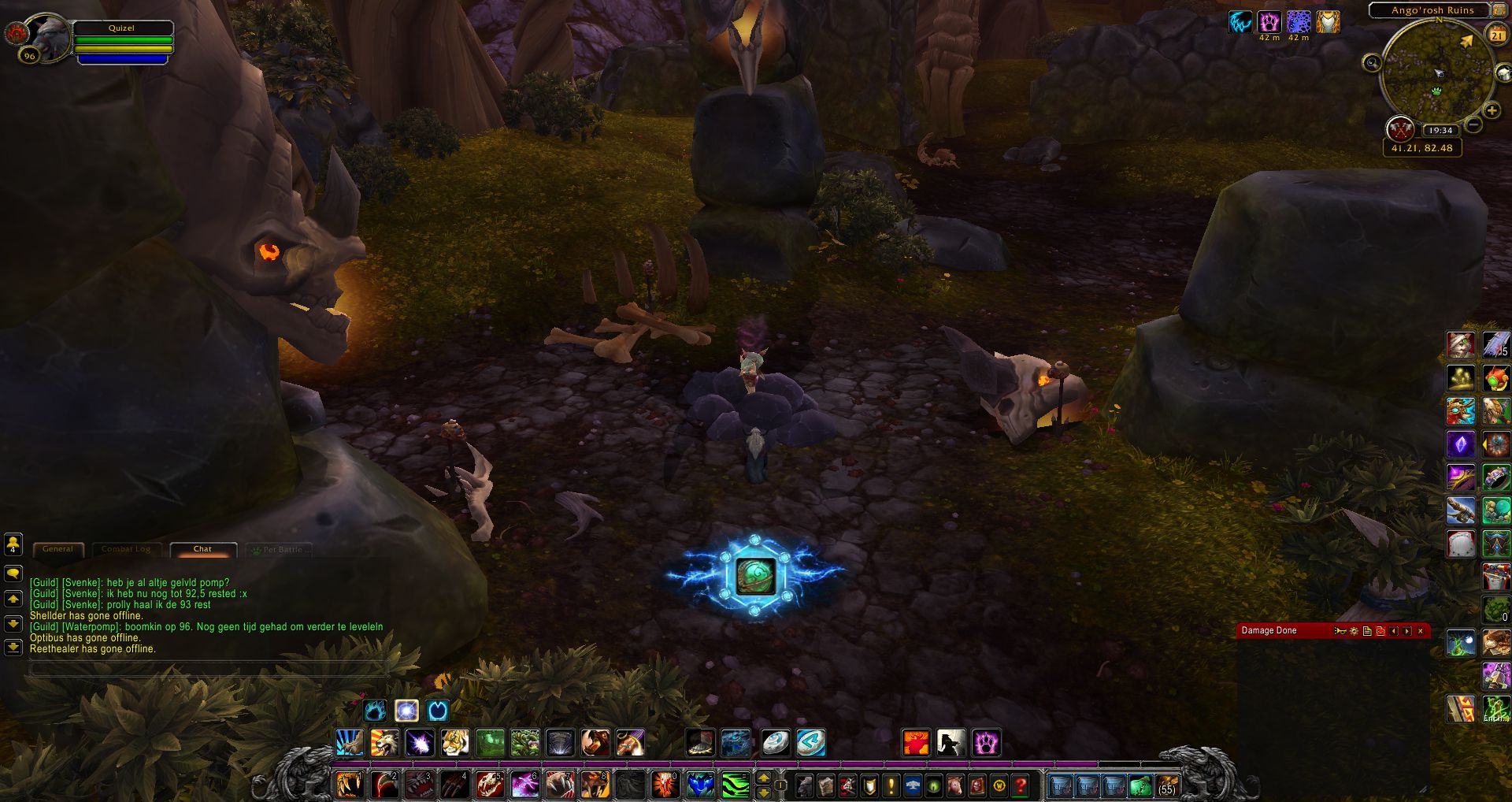This screenshot has width=1512, height=802.
Task: Open the Combat Log tab
Action: (x=126, y=549)
